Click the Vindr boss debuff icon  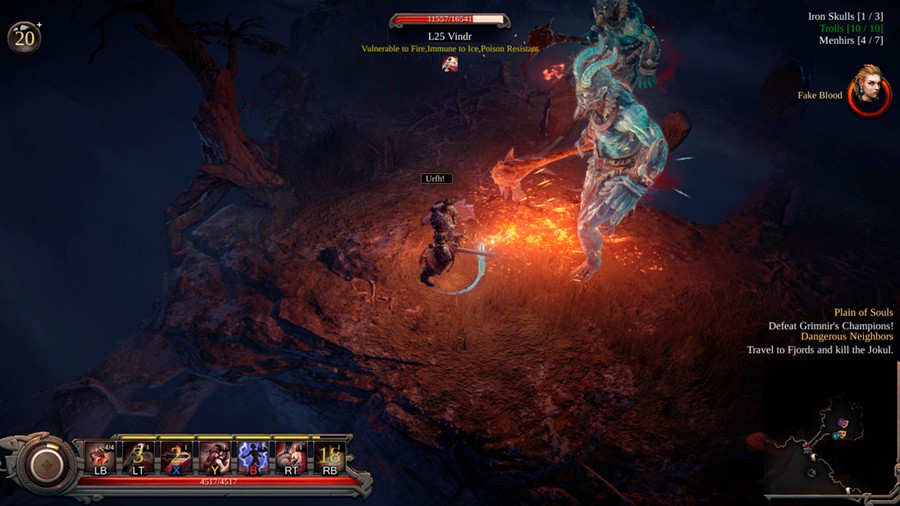(x=451, y=64)
